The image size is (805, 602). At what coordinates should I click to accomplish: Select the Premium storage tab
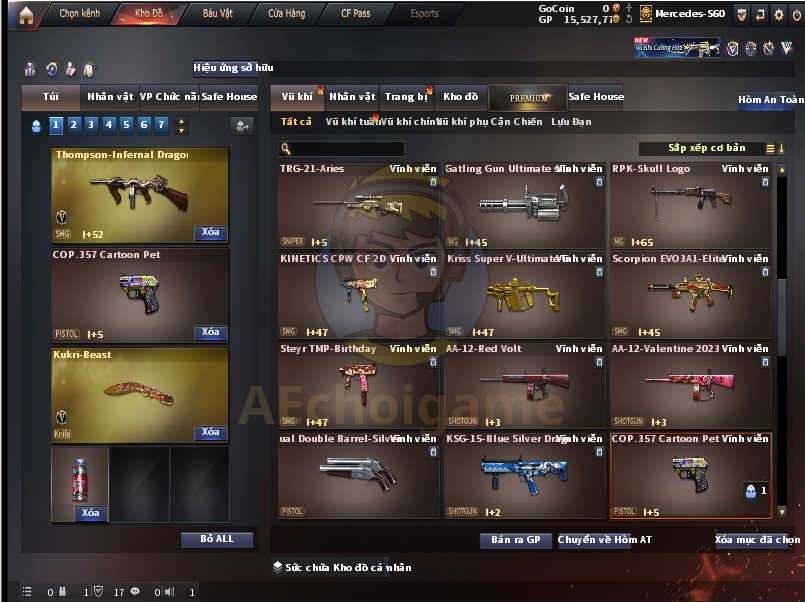[x=528, y=97]
